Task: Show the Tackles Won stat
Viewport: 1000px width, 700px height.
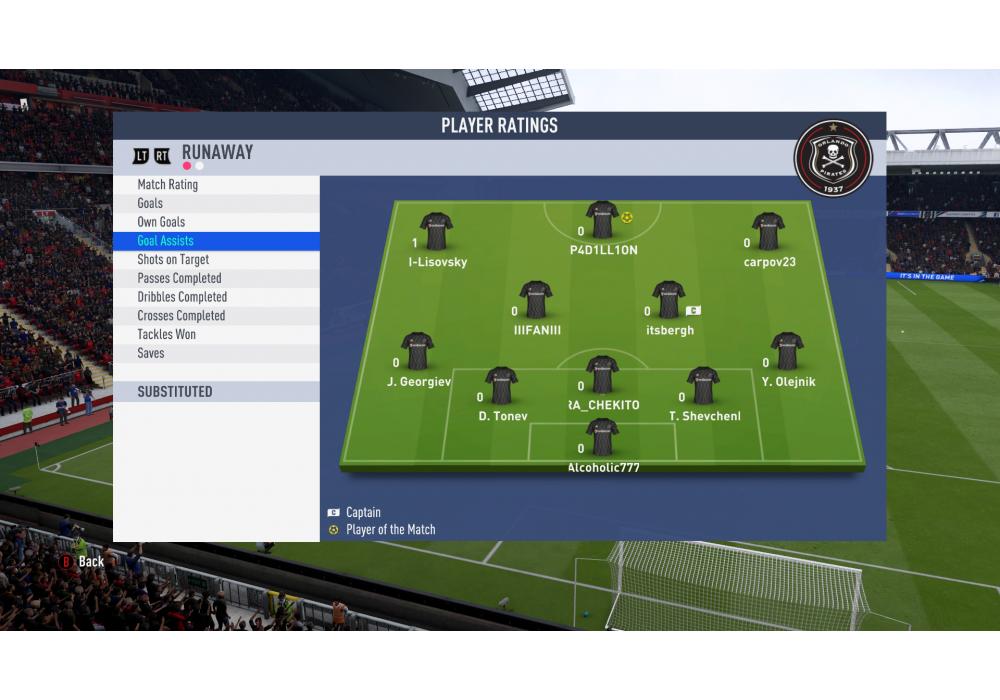Action: pos(216,334)
